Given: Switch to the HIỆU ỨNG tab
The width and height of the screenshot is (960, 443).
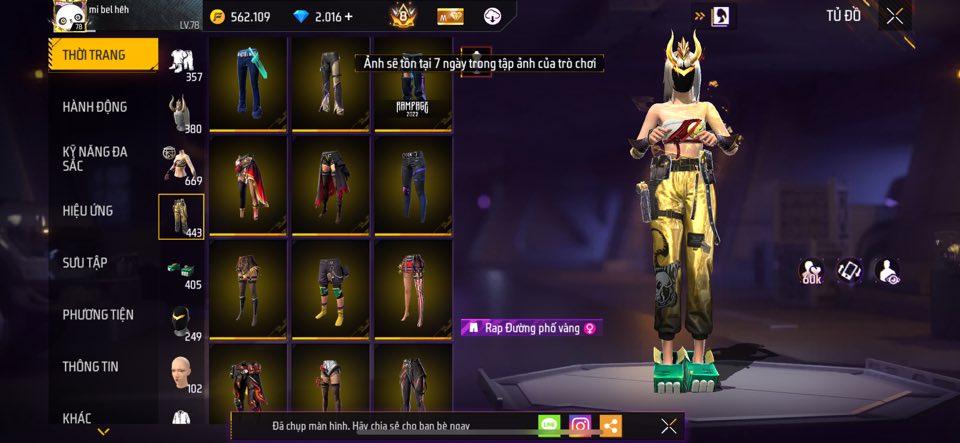Looking at the screenshot, I should tap(88, 211).
